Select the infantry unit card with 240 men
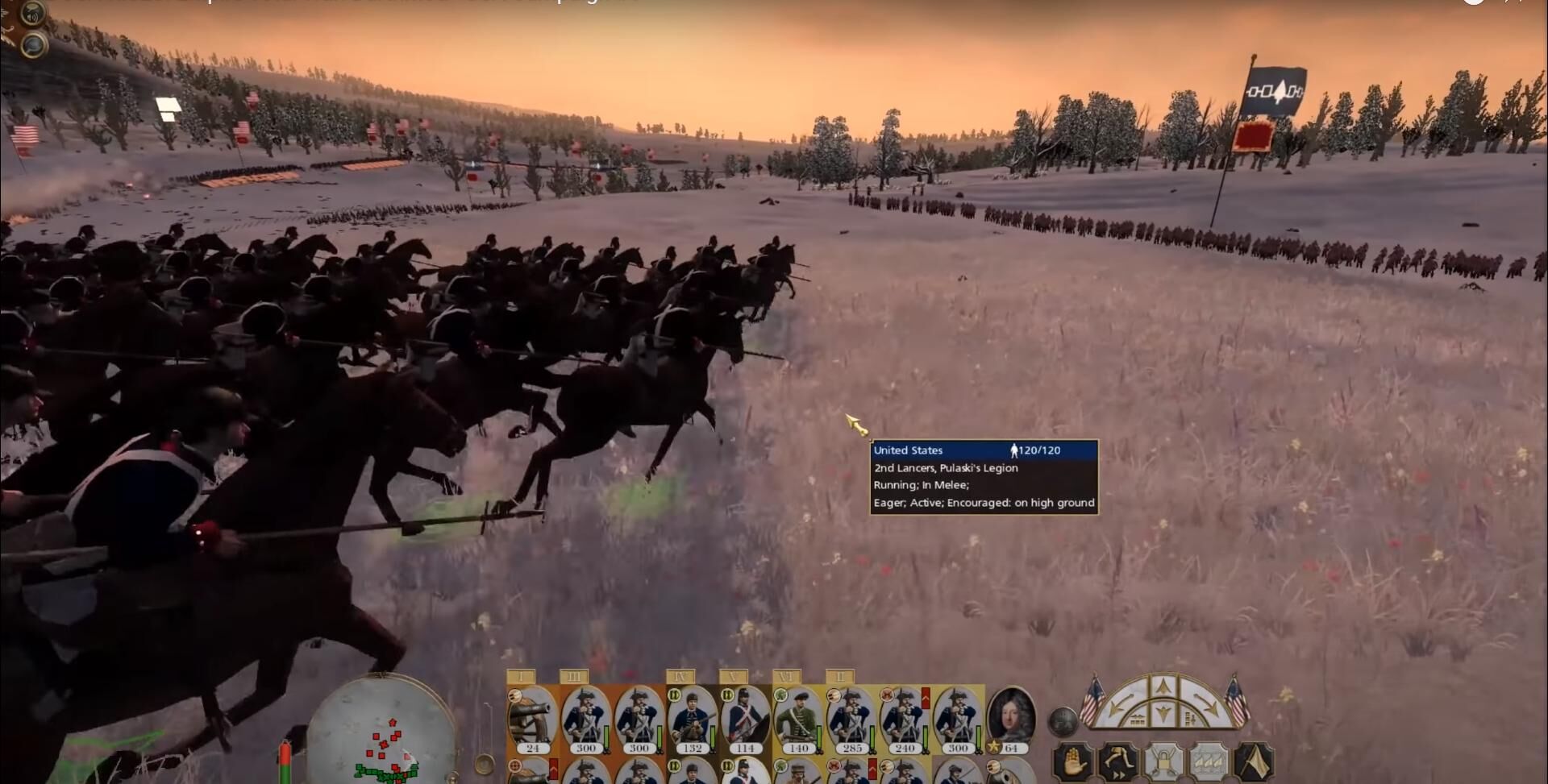This screenshot has height=784, width=1548. click(x=905, y=719)
